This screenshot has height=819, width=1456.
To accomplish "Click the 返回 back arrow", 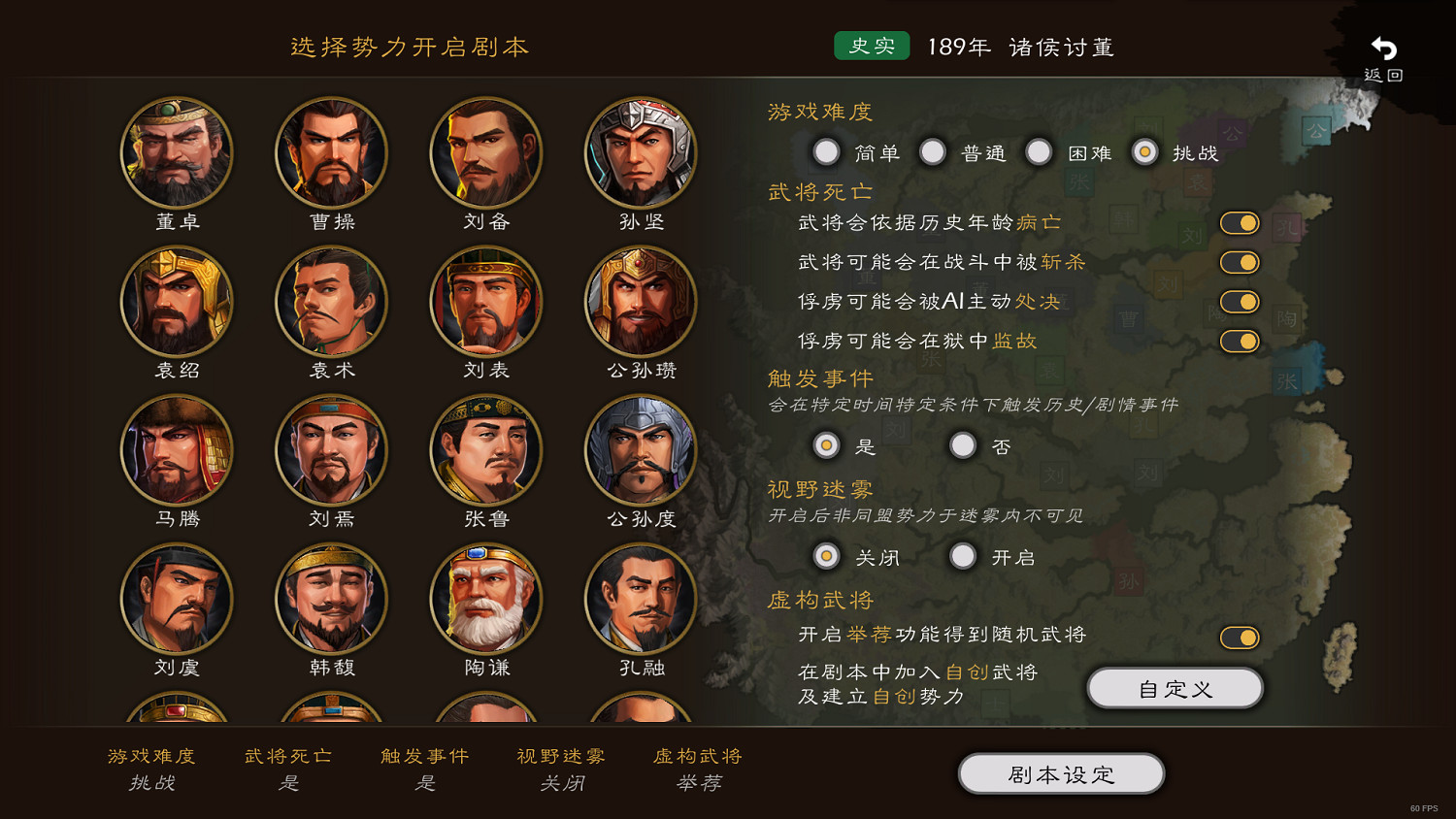I will [x=1382, y=46].
